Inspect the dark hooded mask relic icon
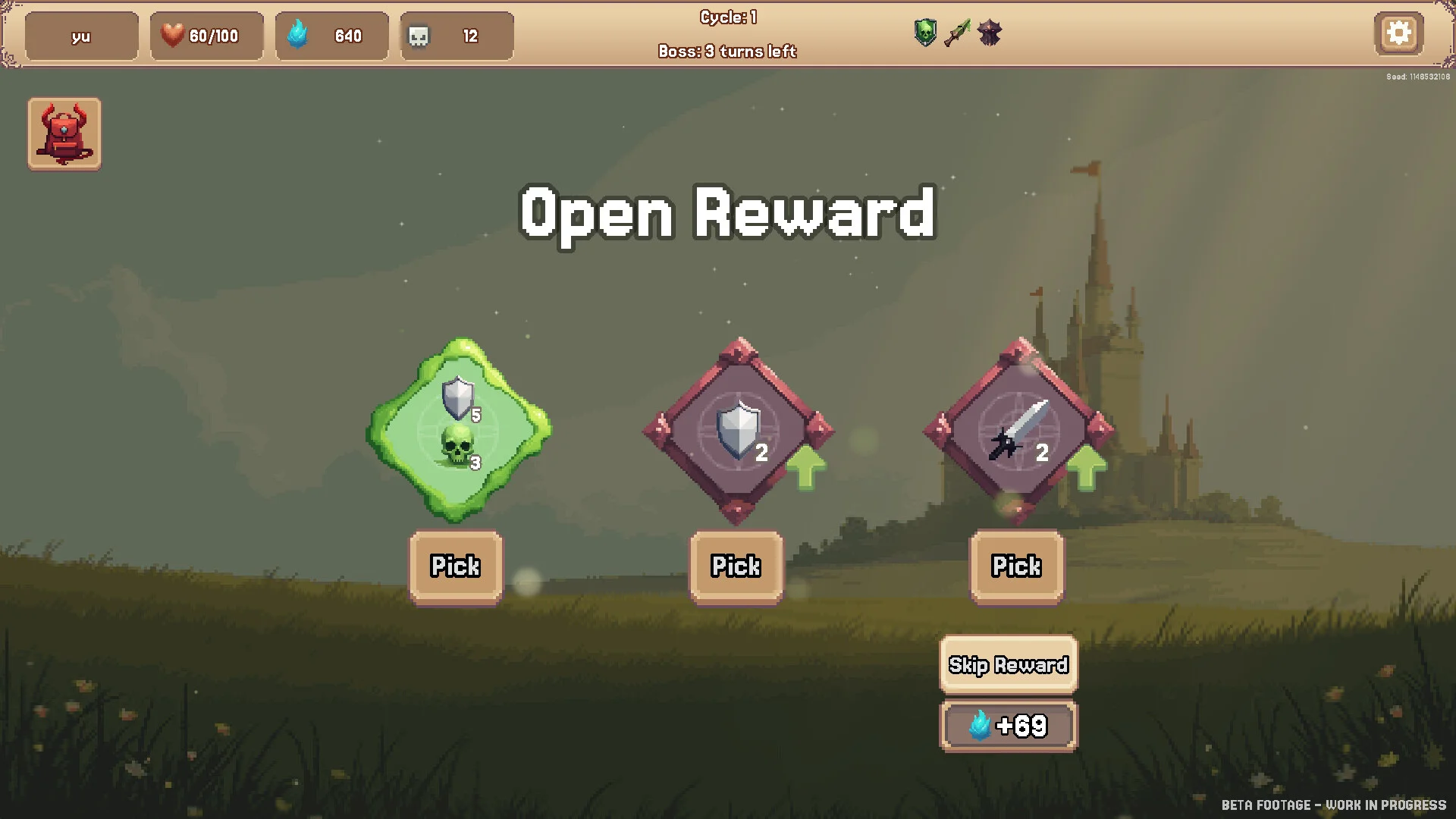Screen dimensions: 1456x819 (989, 33)
